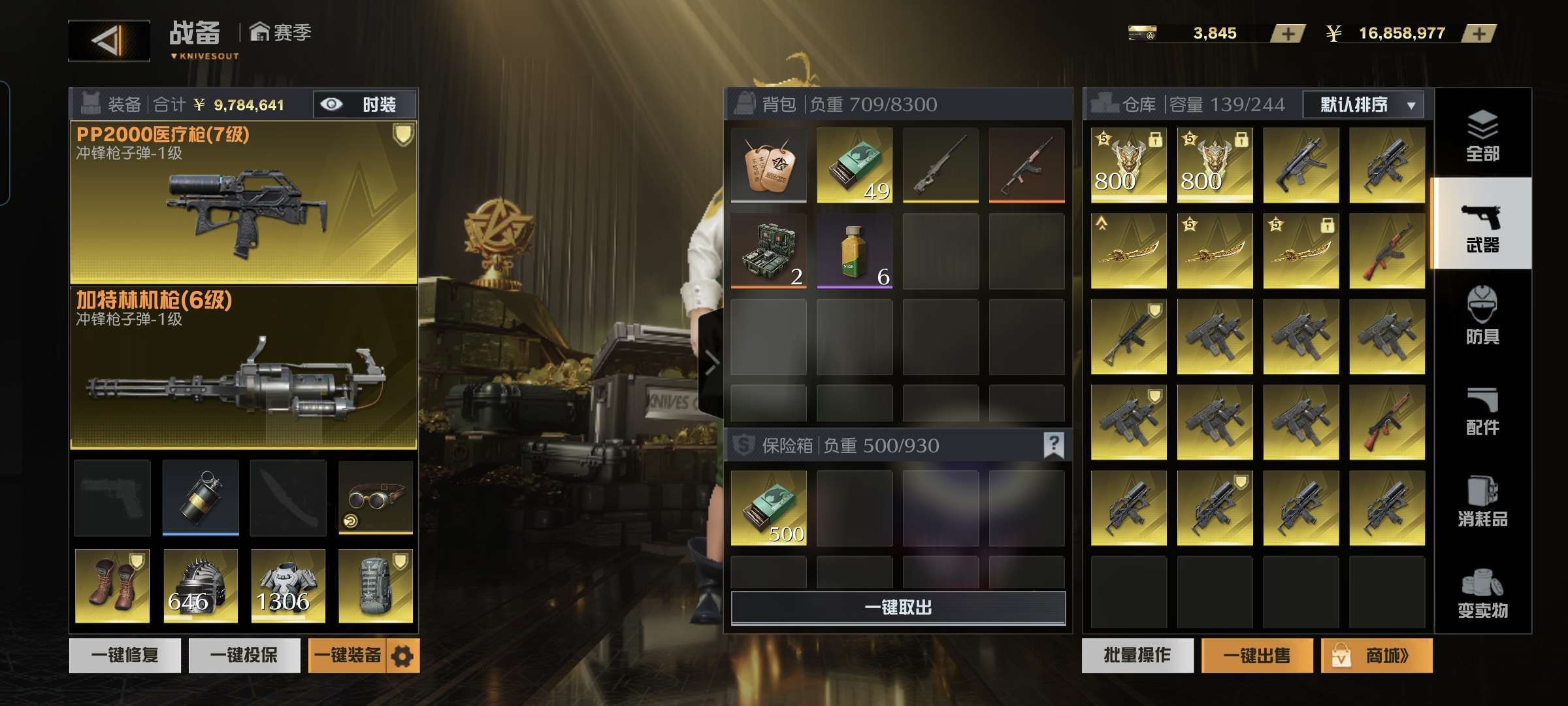Open the quick-equip gear settings
This screenshot has width=1568, height=706.
[x=402, y=656]
